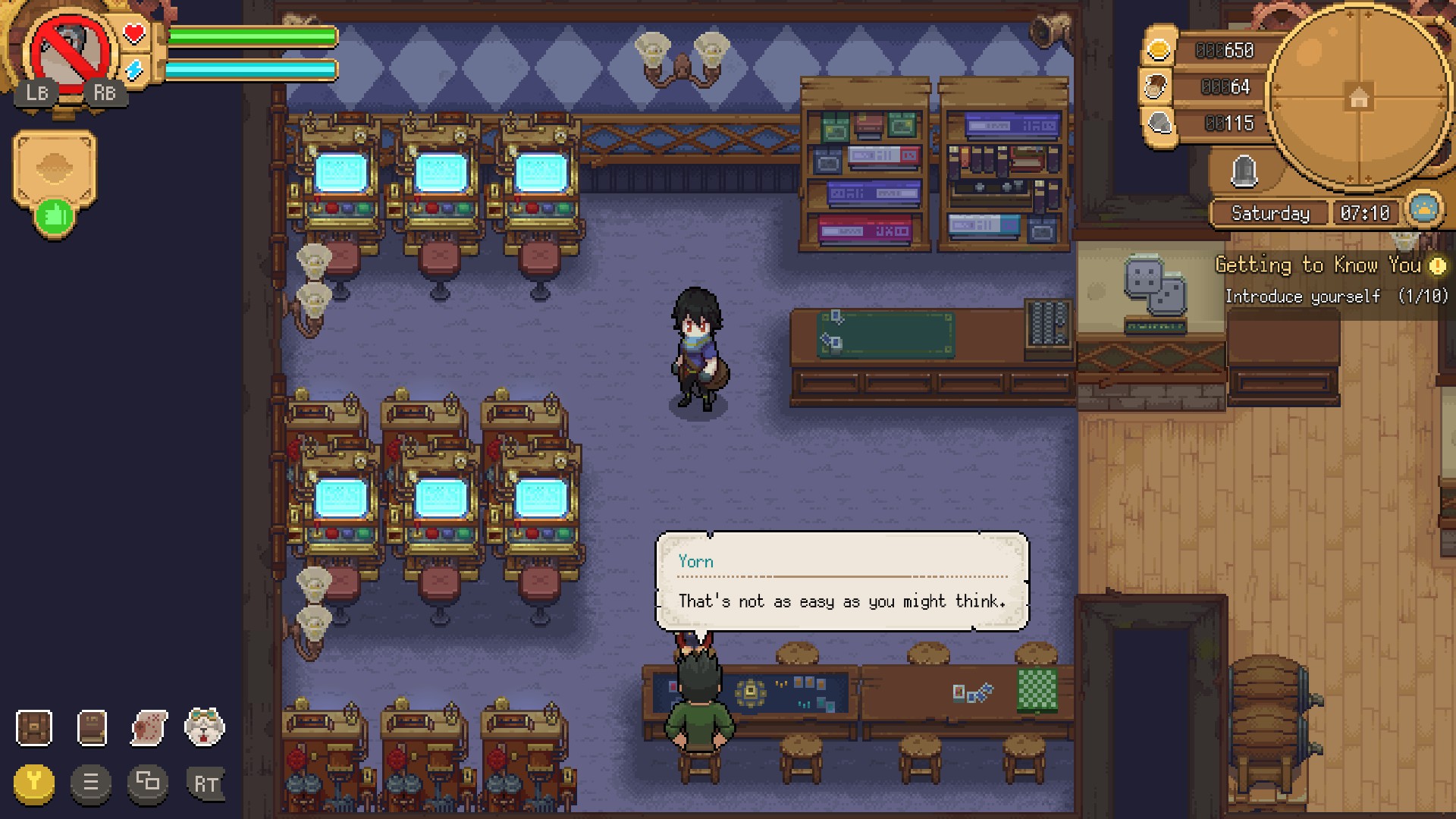Screen dimensions: 1456x819
Task: Advance Yorn's dialogue box
Action: [842, 582]
